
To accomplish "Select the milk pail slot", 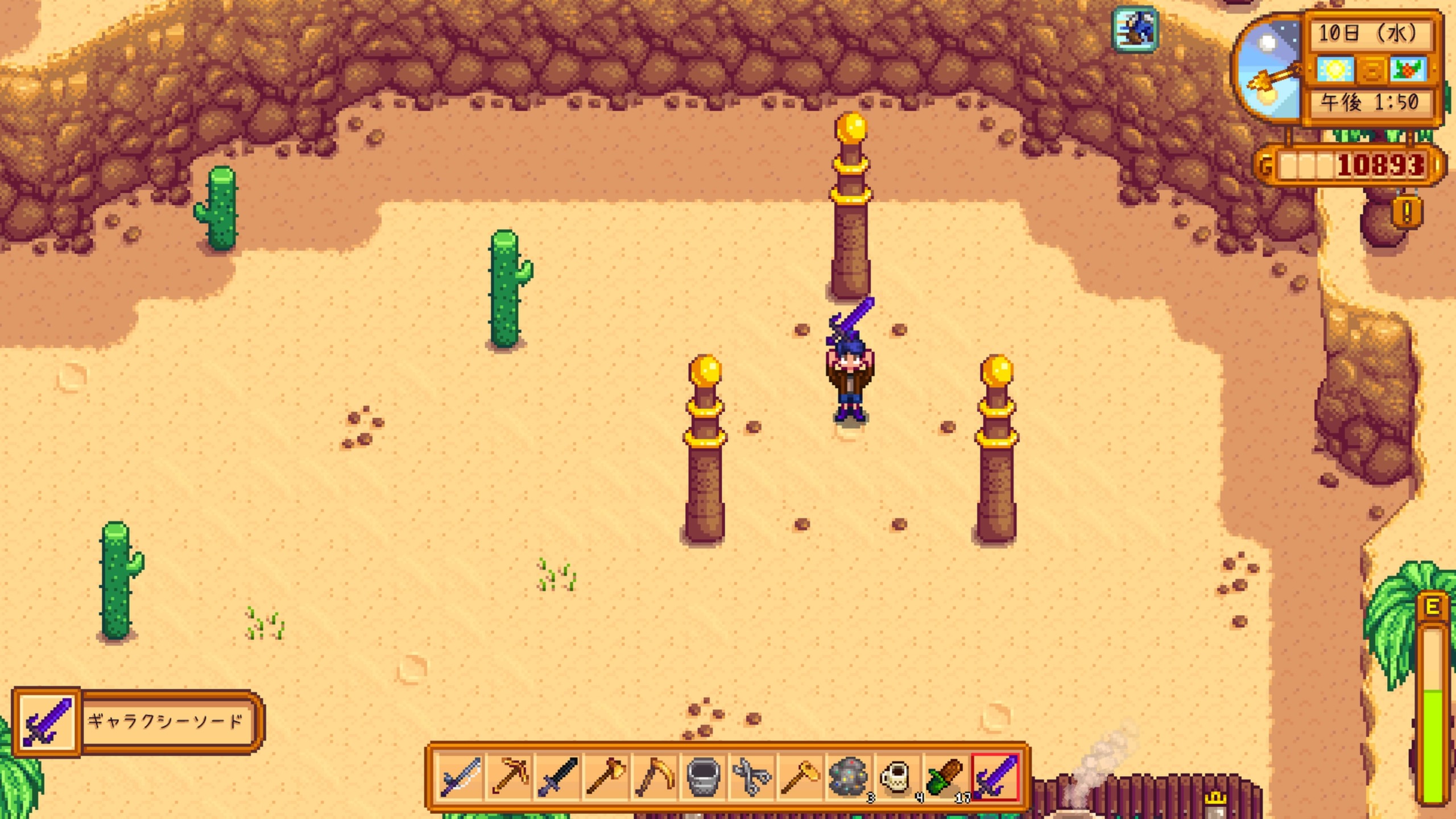I will (703, 777).
